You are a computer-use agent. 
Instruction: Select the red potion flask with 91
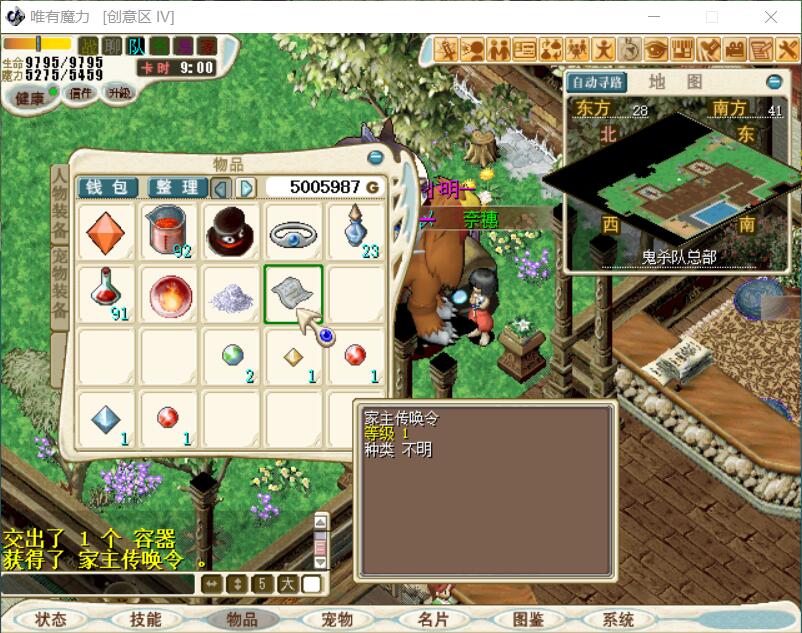[105, 294]
